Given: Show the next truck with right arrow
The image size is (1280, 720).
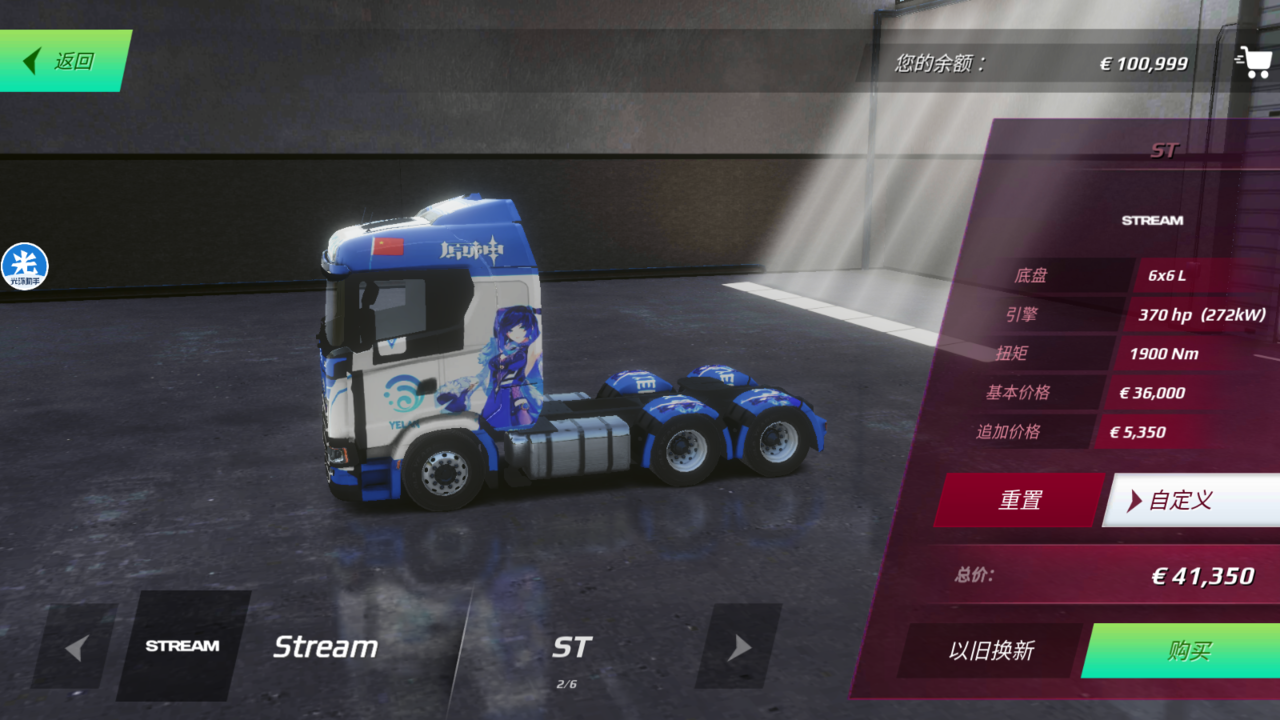Looking at the screenshot, I should pyautogui.click(x=738, y=647).
